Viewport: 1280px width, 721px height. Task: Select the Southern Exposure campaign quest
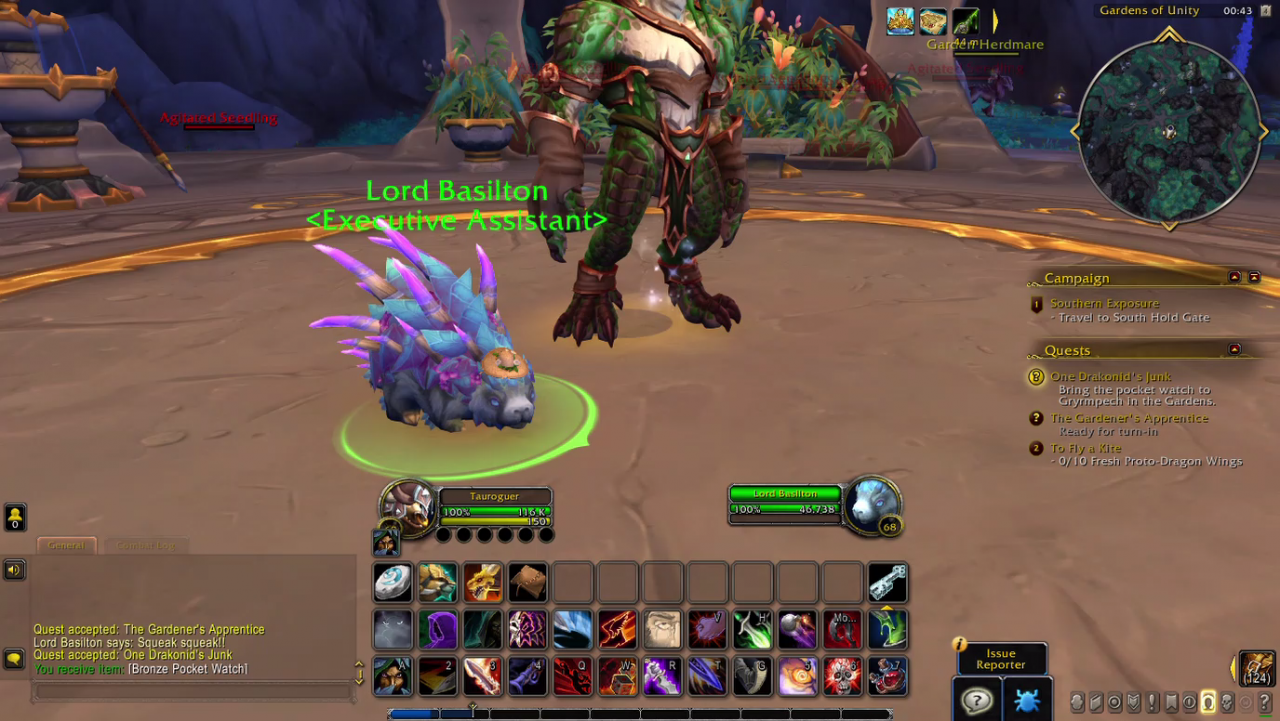coord(1104,303)
